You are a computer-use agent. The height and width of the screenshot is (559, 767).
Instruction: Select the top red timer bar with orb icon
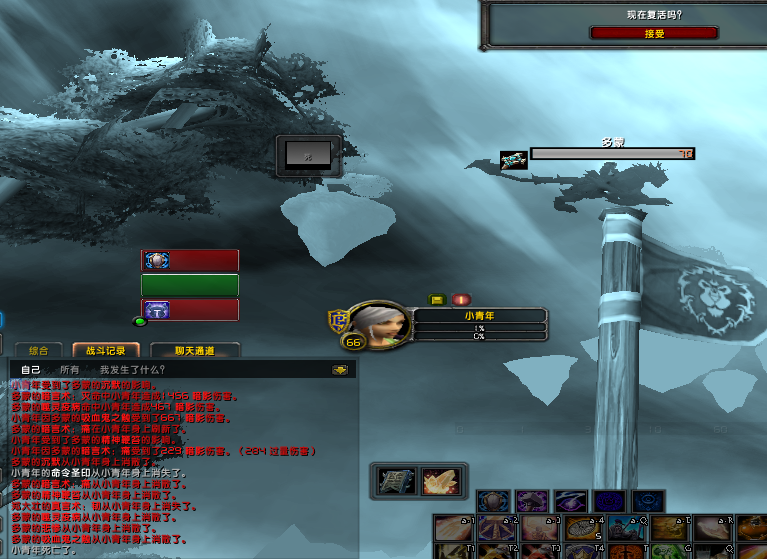(x=190, y=261)
